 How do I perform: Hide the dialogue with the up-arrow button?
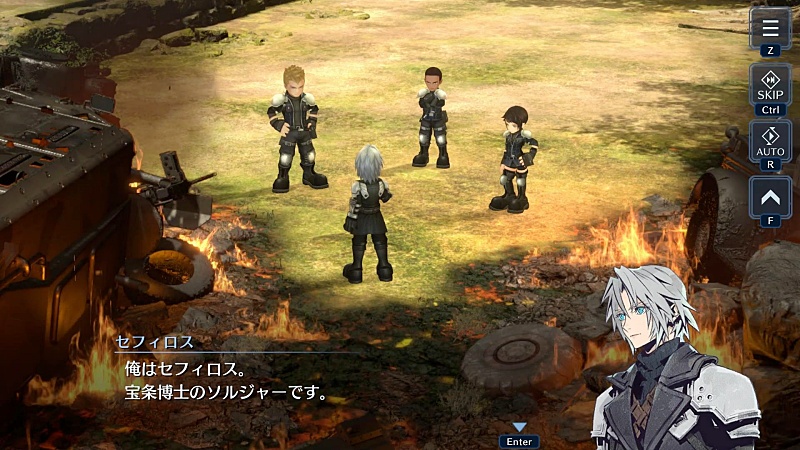point(769,196)
